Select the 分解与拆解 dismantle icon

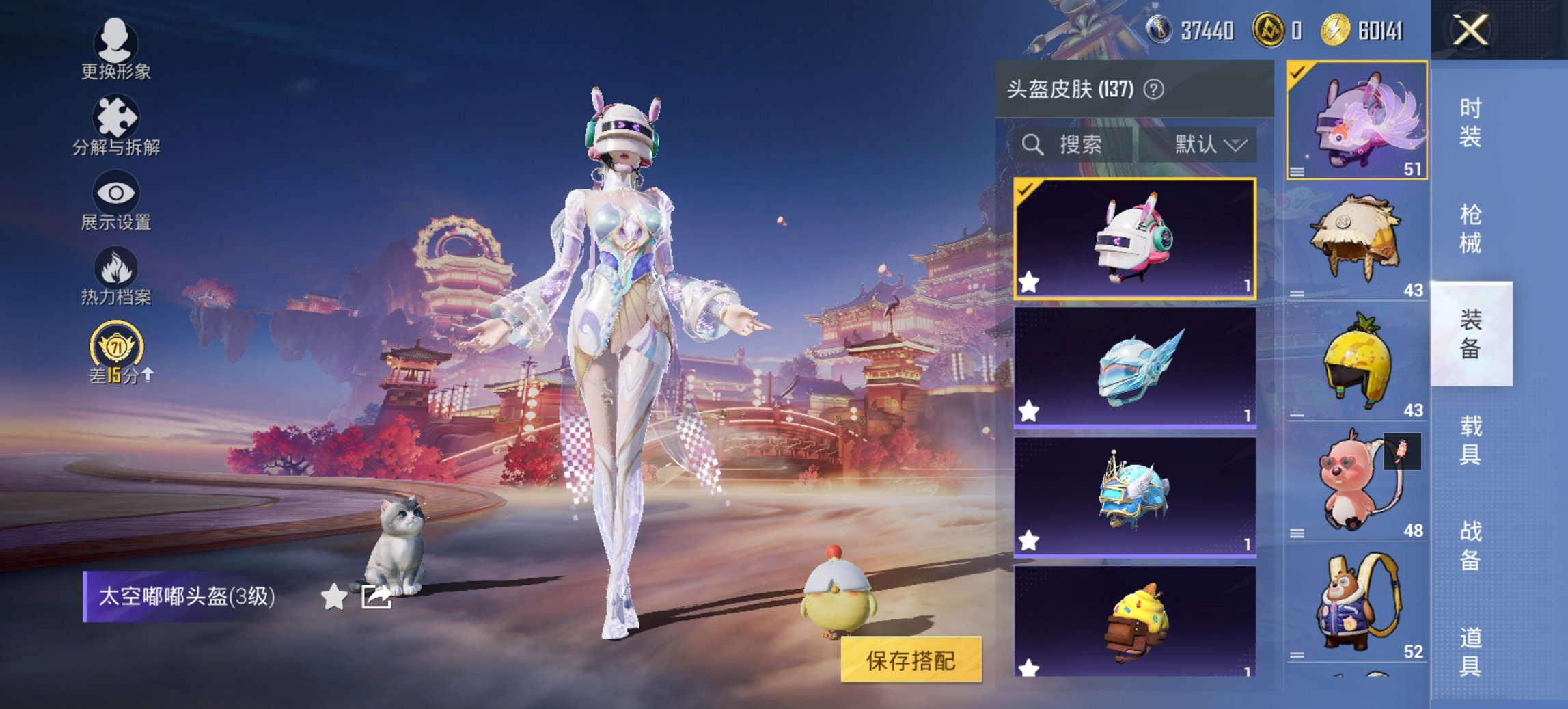tap(115, 114)
